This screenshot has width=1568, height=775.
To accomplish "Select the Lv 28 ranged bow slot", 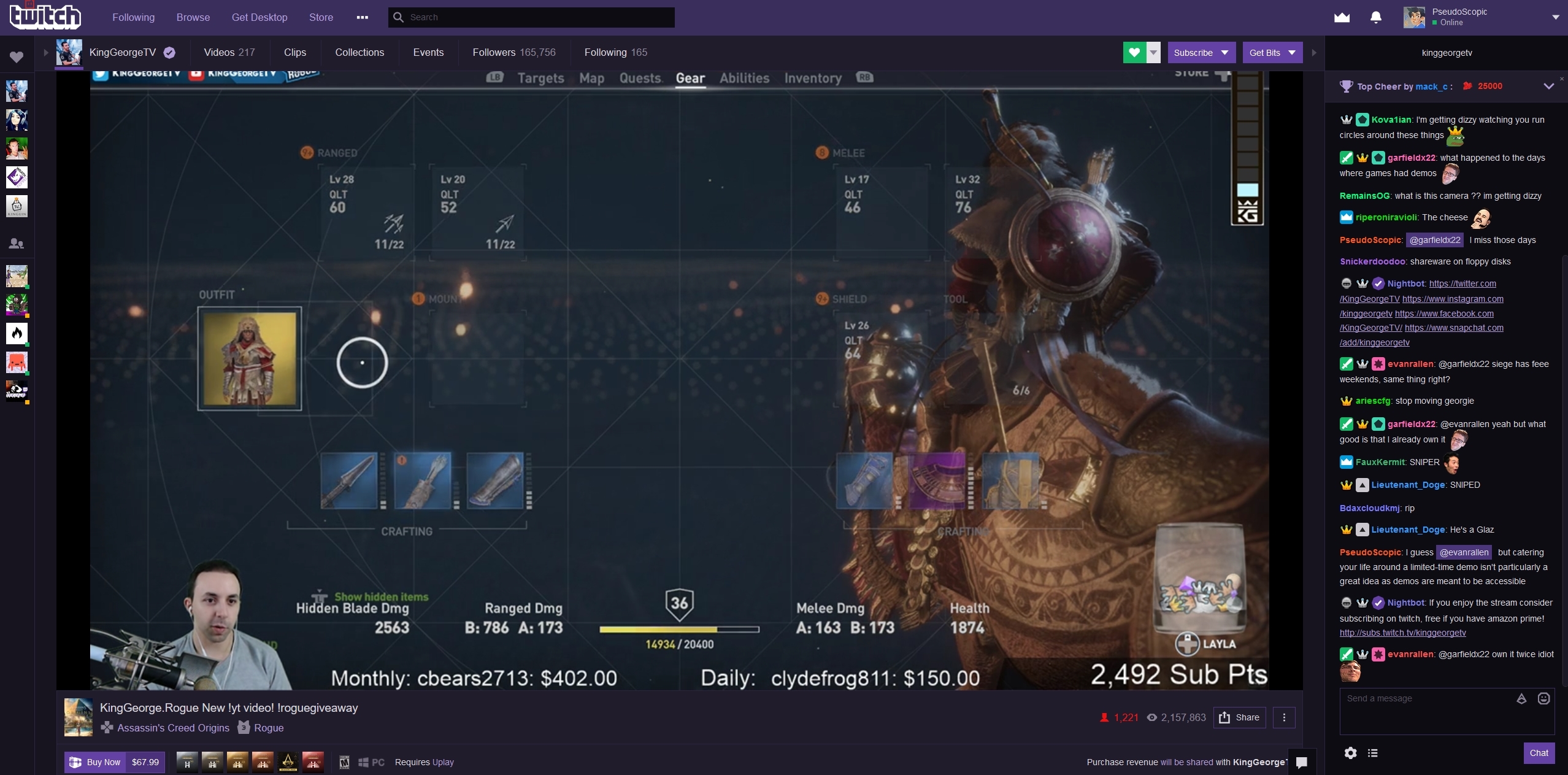I will [x=367, y=212].
